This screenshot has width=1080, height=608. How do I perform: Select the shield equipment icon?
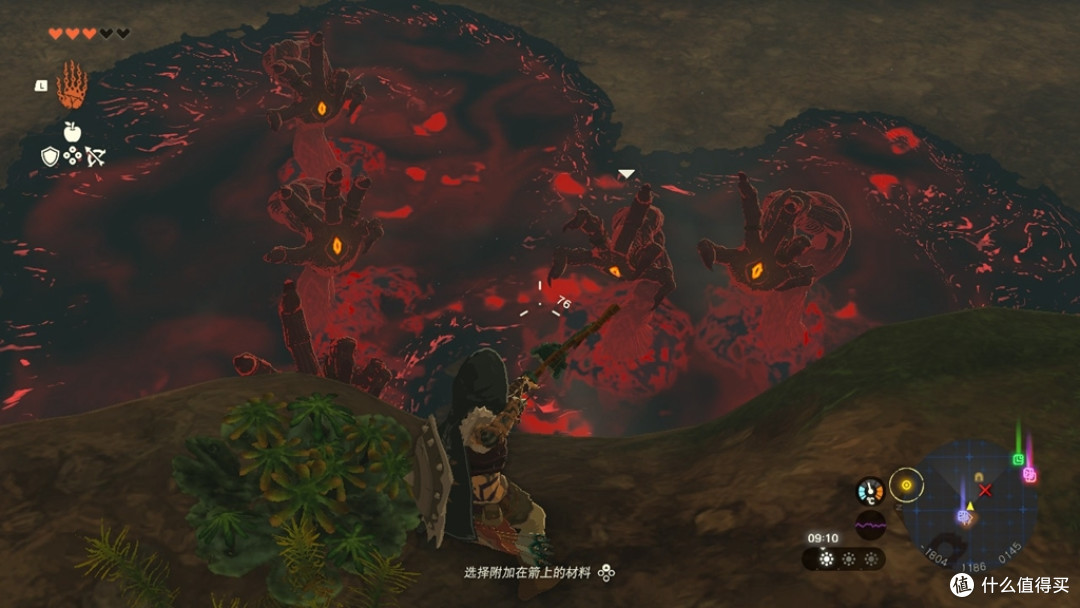tap(49, 156)
